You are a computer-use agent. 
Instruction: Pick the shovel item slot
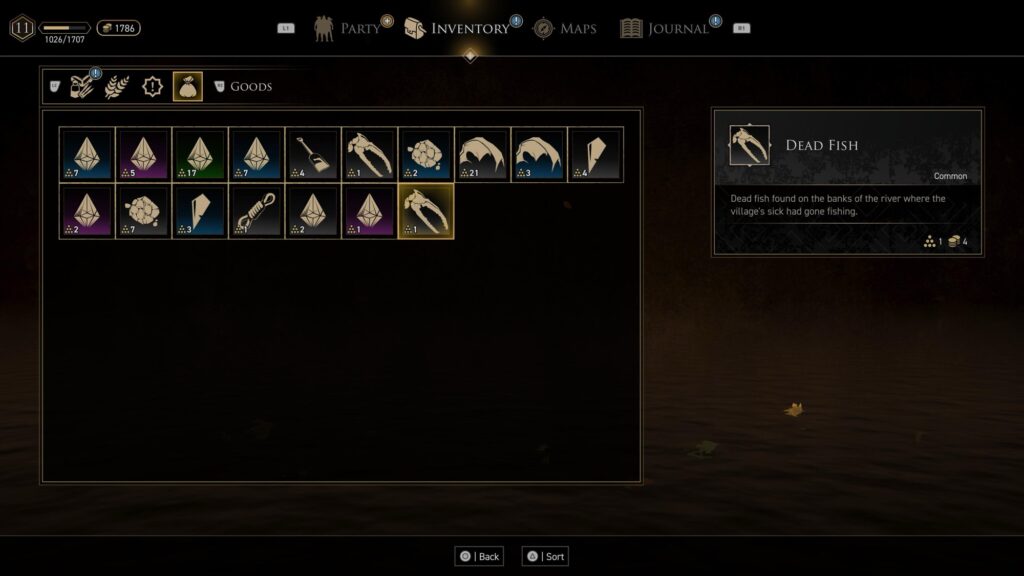coord(313,154)
